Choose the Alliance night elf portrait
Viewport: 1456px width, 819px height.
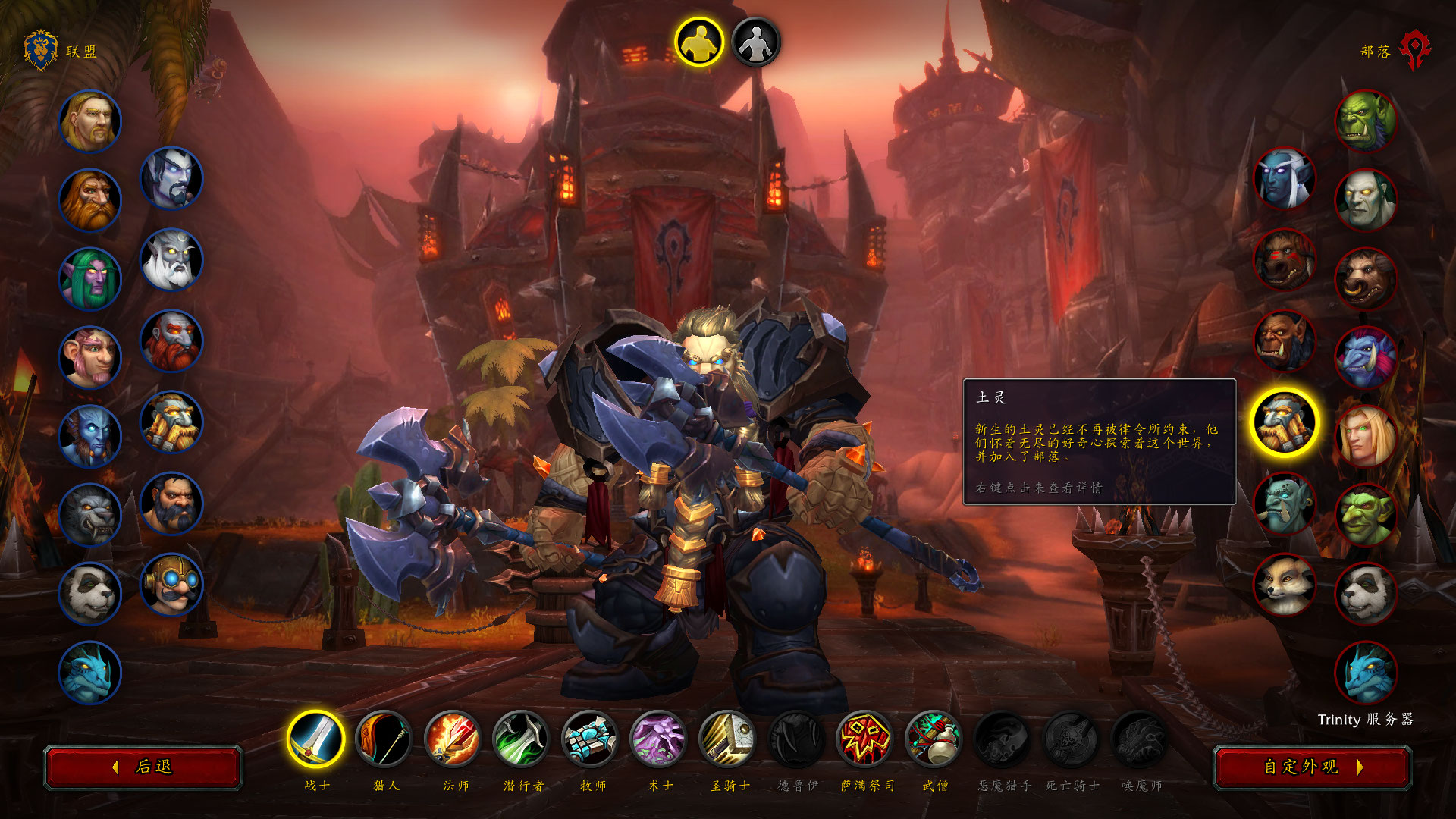90,279
